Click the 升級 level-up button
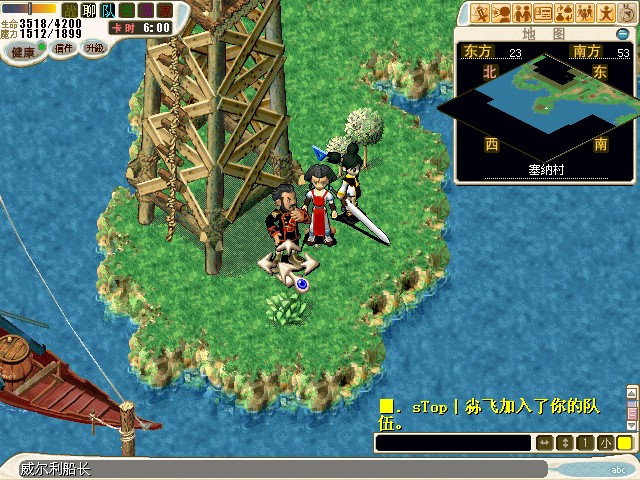Viewport: 640px width, 480px height. click(94, 48)
